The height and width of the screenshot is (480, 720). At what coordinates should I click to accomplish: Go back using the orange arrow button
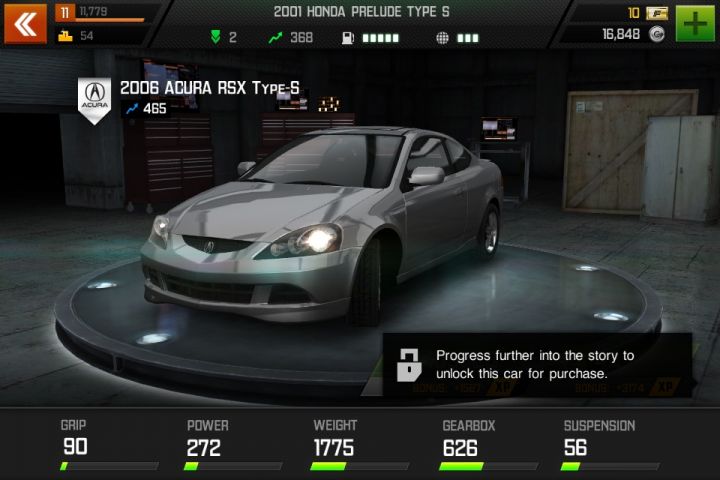click(24, 24)
